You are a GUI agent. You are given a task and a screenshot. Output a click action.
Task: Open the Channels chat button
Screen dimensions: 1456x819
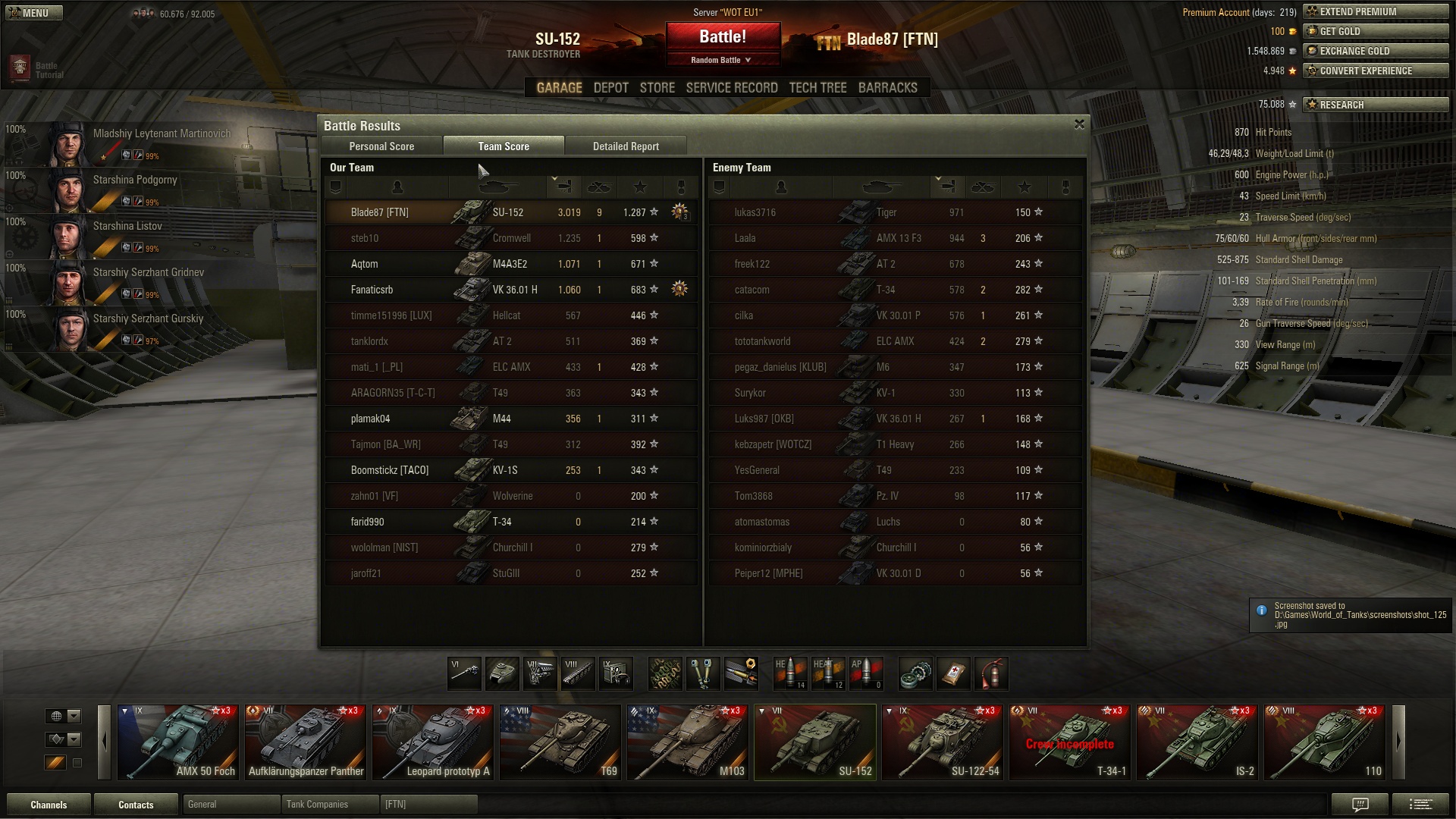point(49,805)
